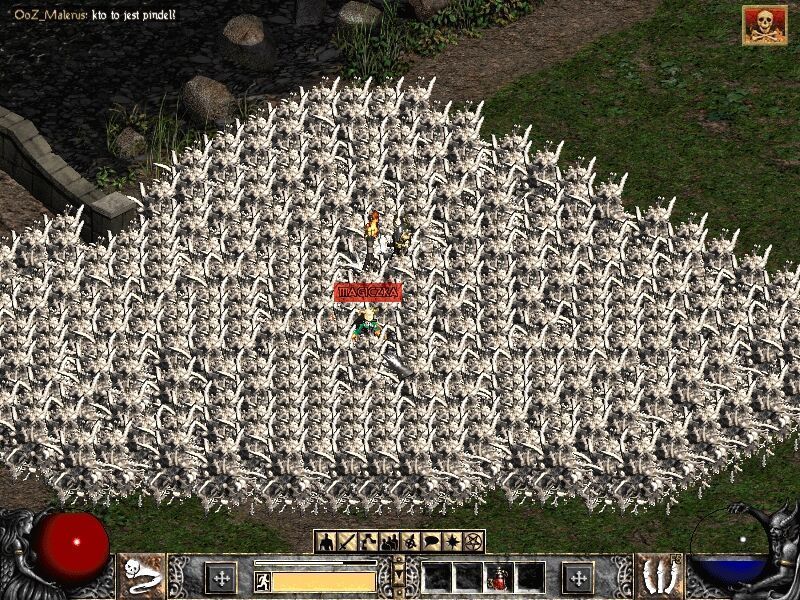Use the red healing potion in belt
Image resolution: width=800 pixels, height=600 pixels.
(x=498, y=577)
